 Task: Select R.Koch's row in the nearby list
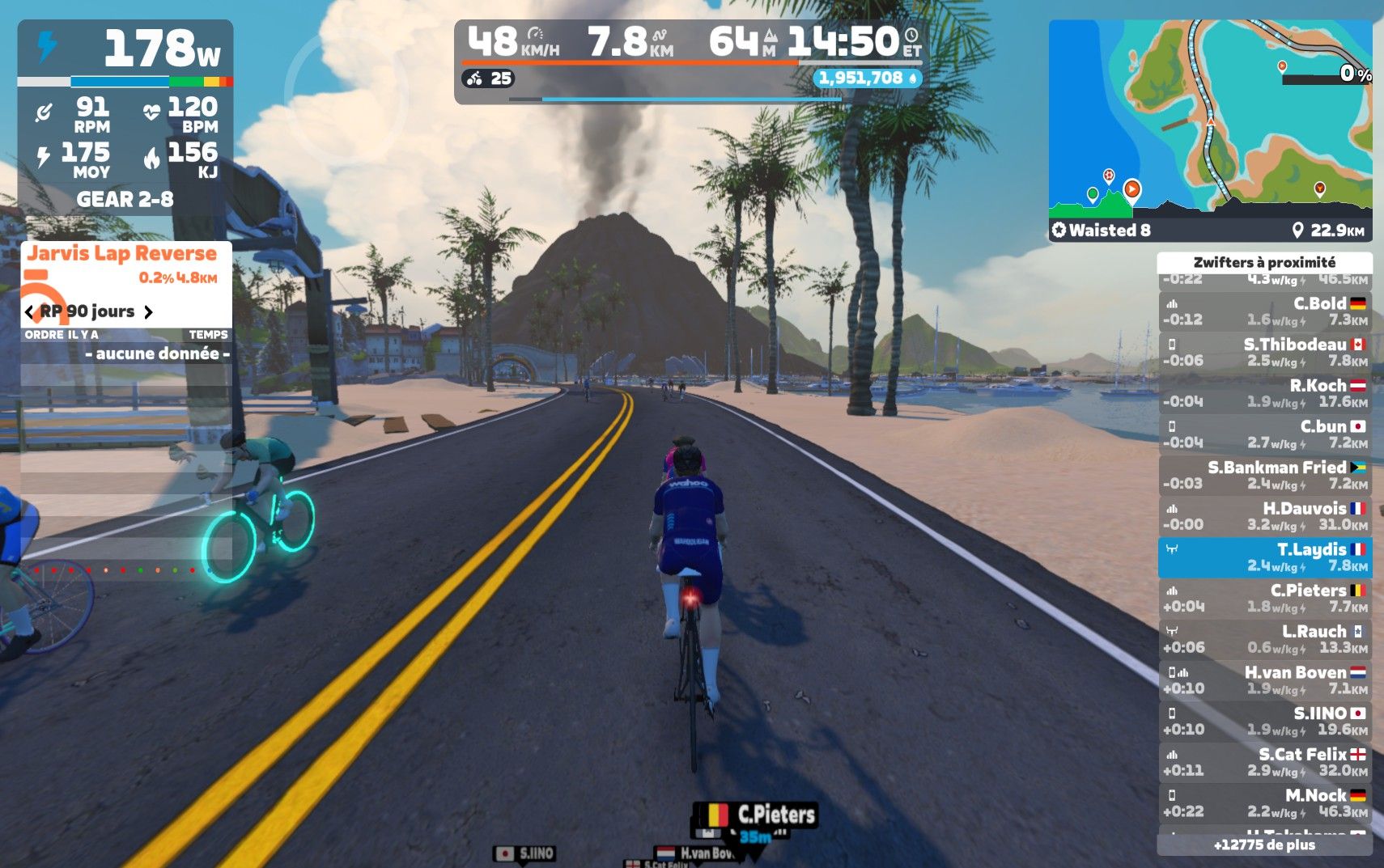coord(1264,393)
